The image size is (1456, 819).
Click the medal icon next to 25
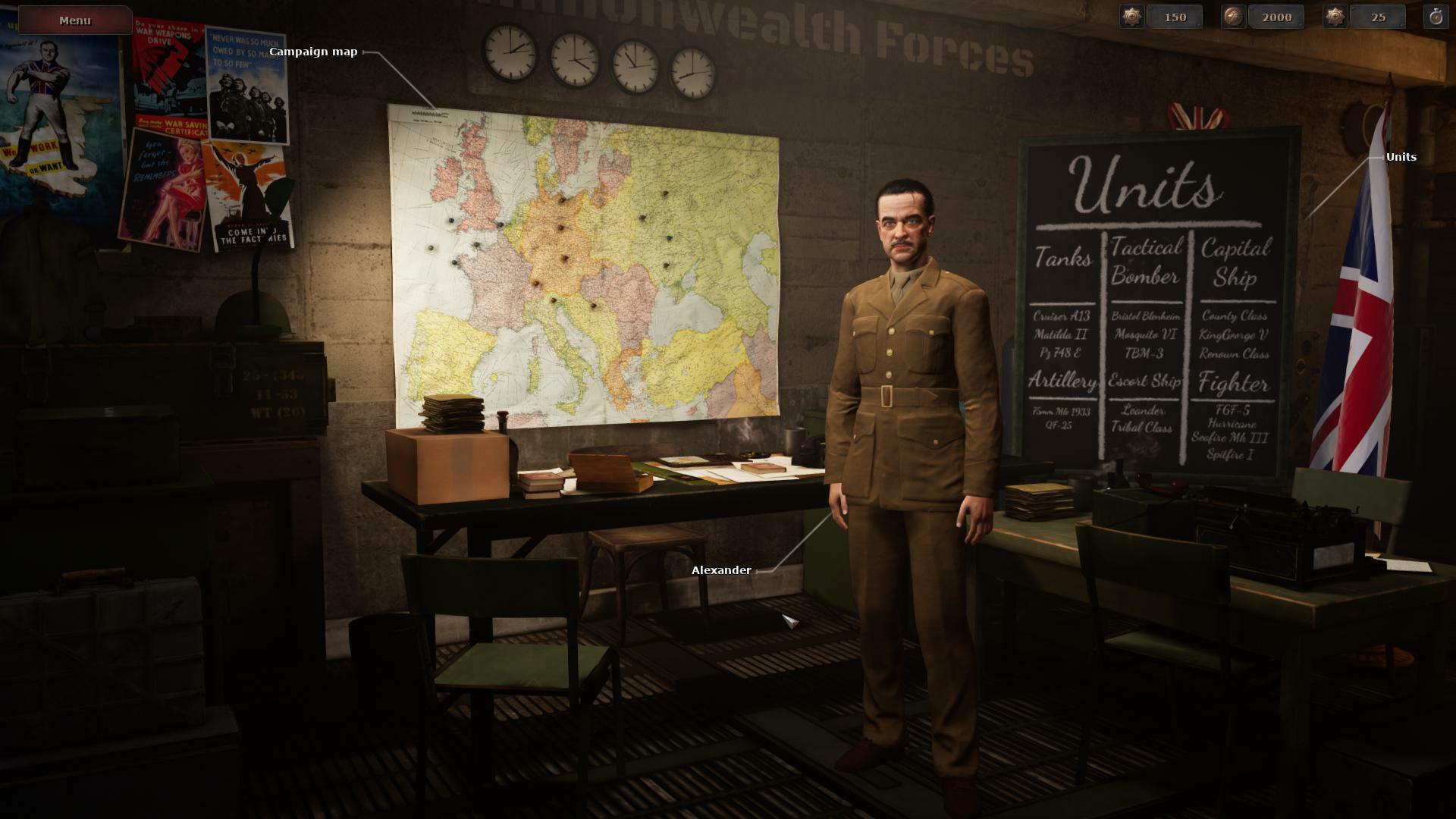(x=1335, y=17)
